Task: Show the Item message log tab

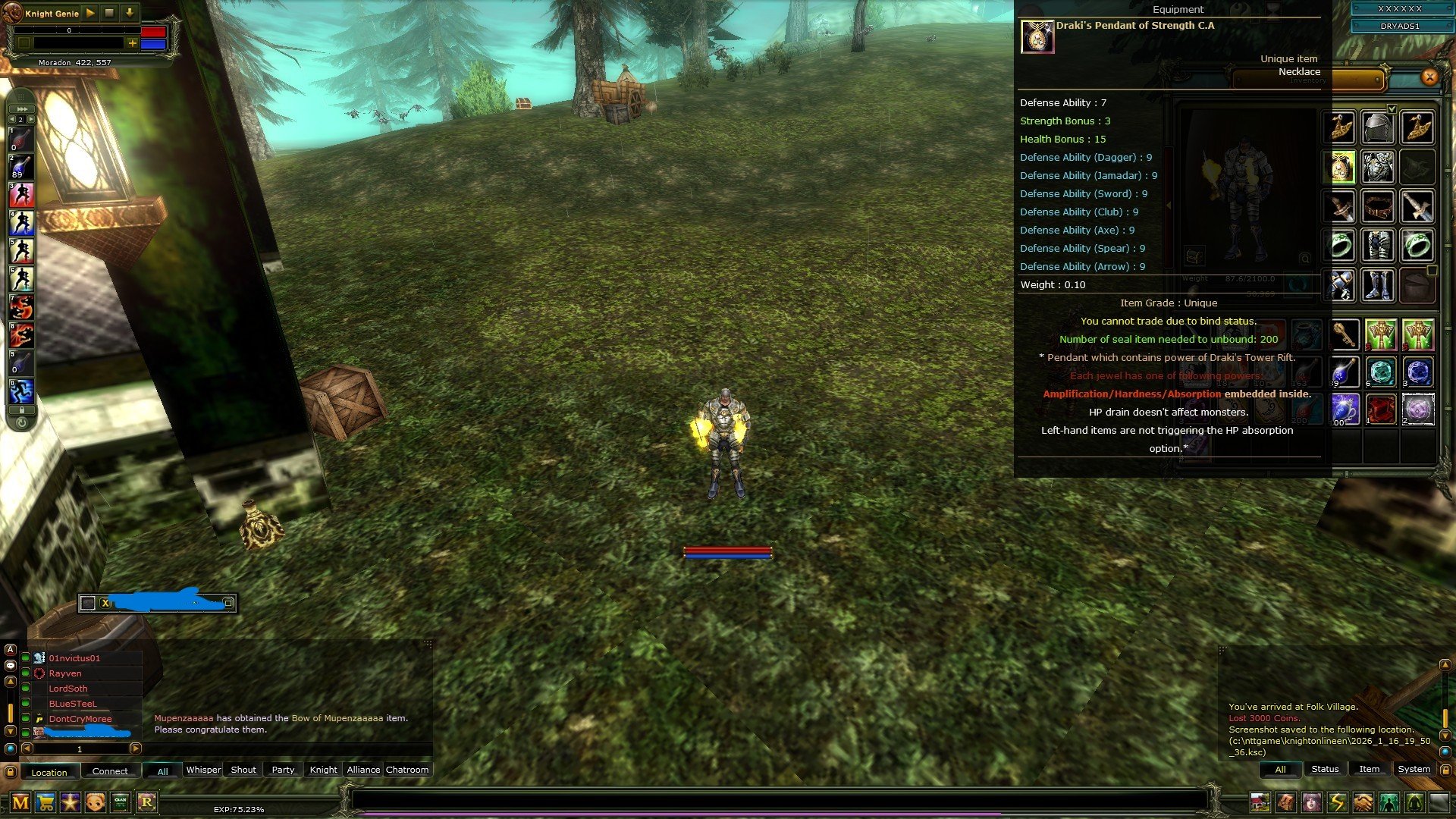Action: click(x=1369, y=769)
